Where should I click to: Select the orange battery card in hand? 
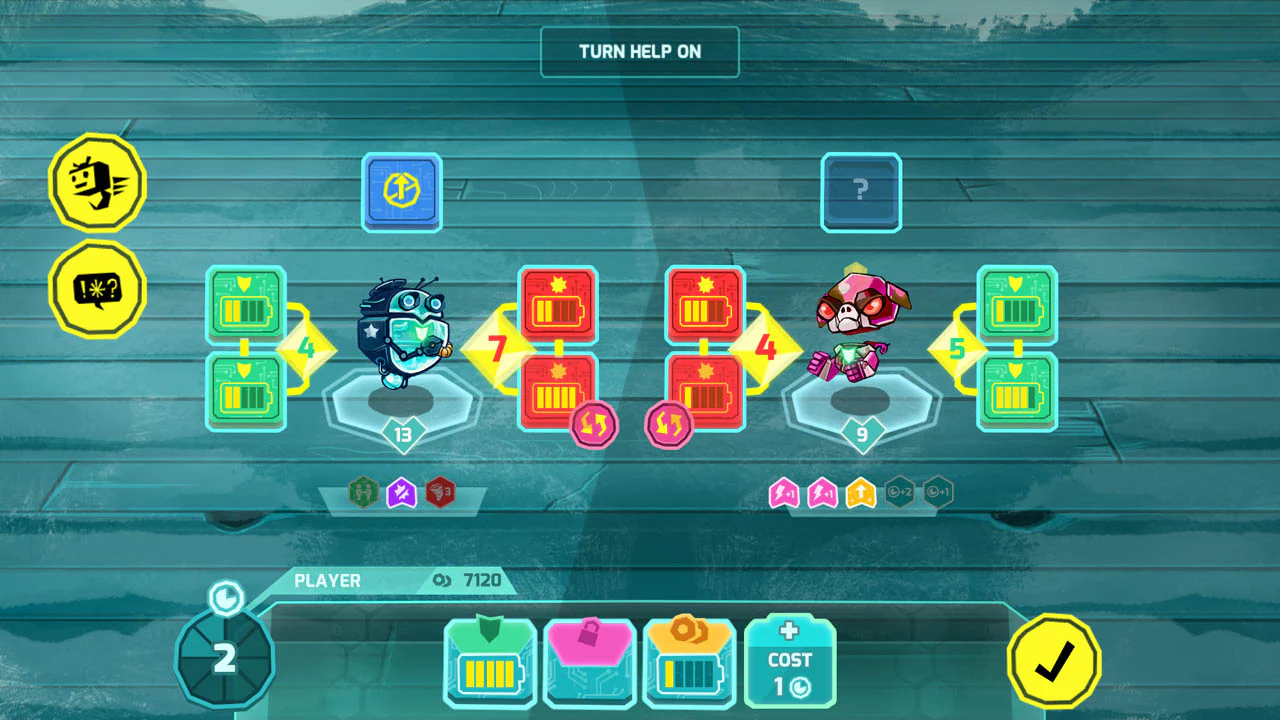[x=689, y=661]
